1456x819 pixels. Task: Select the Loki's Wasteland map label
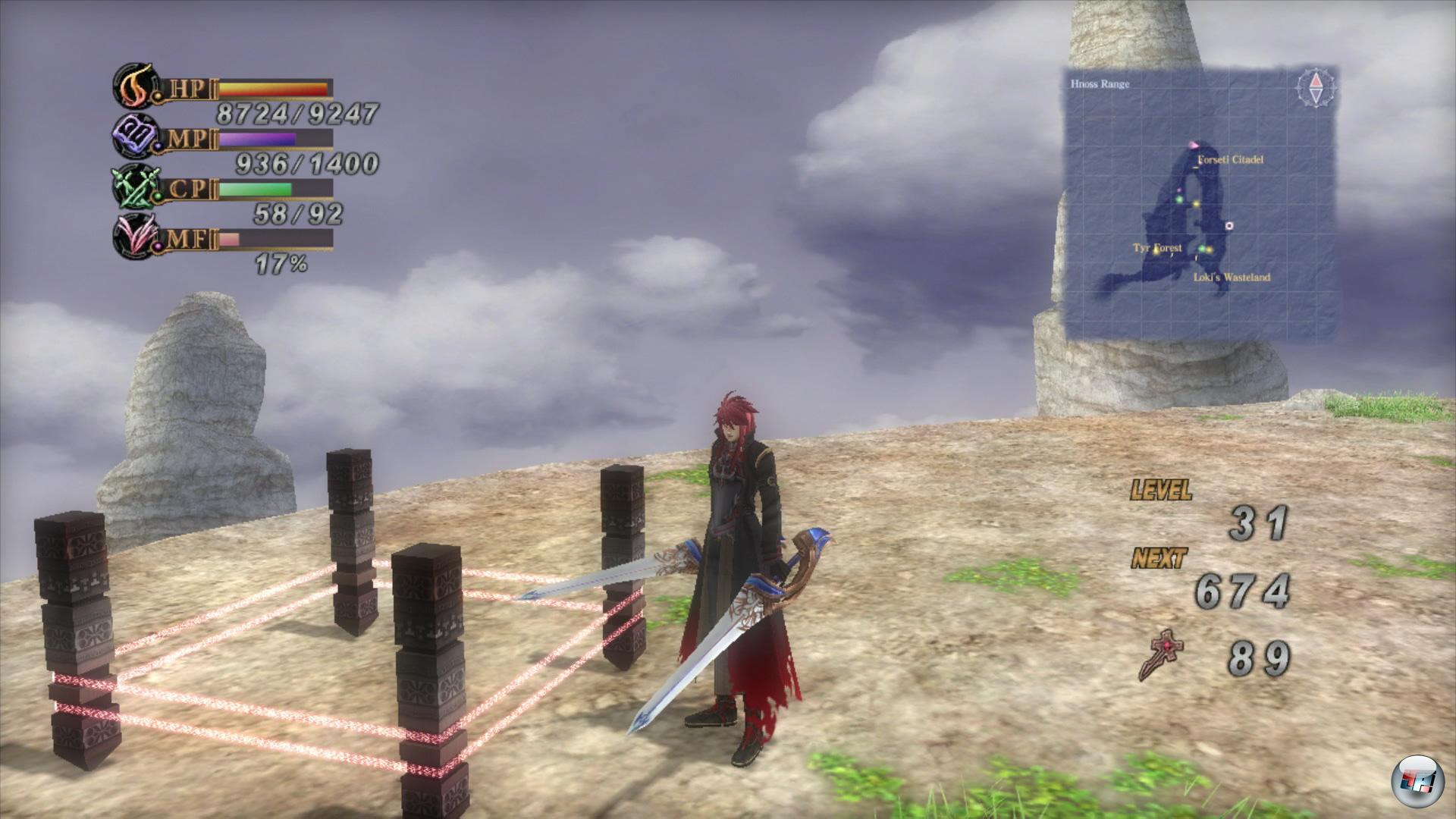[x=1232, y=277]
